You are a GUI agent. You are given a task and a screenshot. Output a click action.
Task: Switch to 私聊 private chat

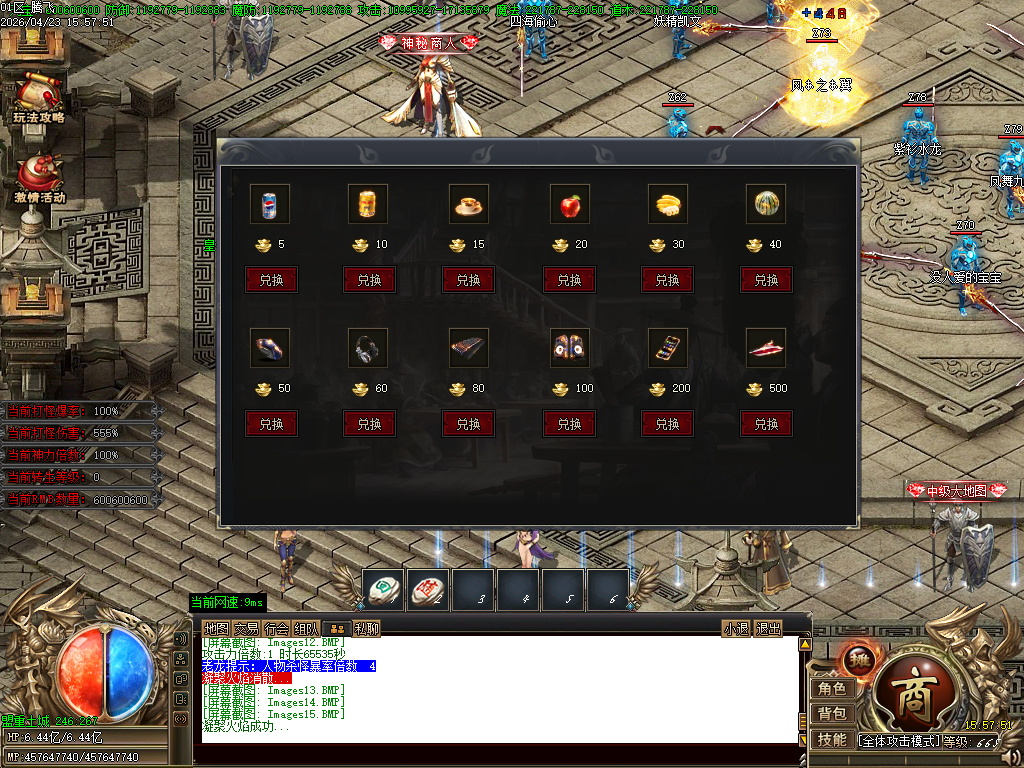point(366,628)
